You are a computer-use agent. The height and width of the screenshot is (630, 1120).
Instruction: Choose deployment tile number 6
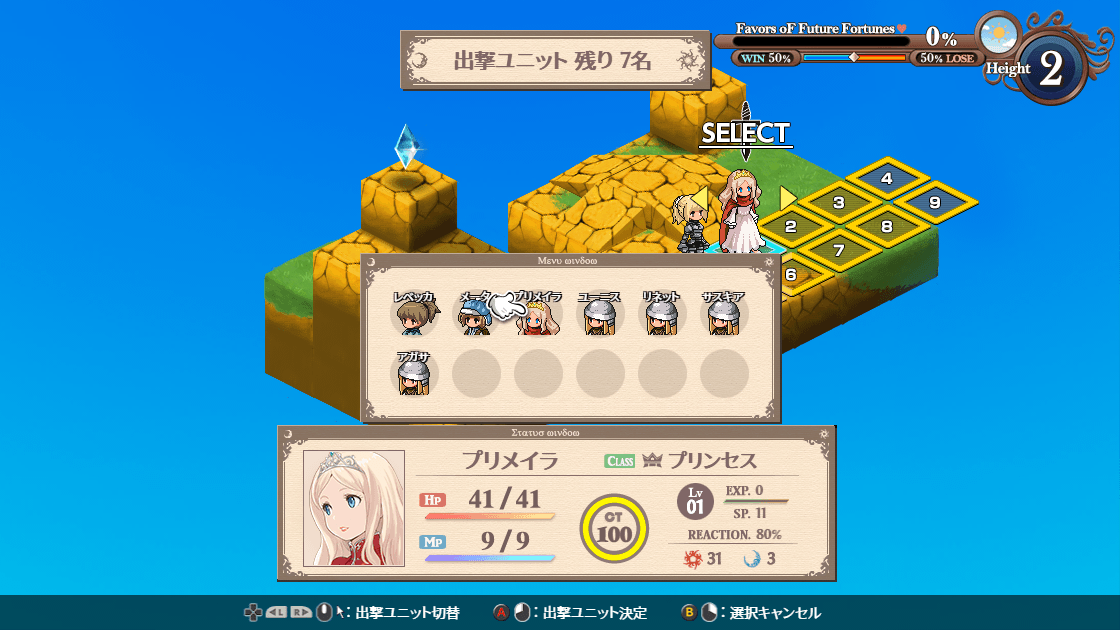(791, 275)
